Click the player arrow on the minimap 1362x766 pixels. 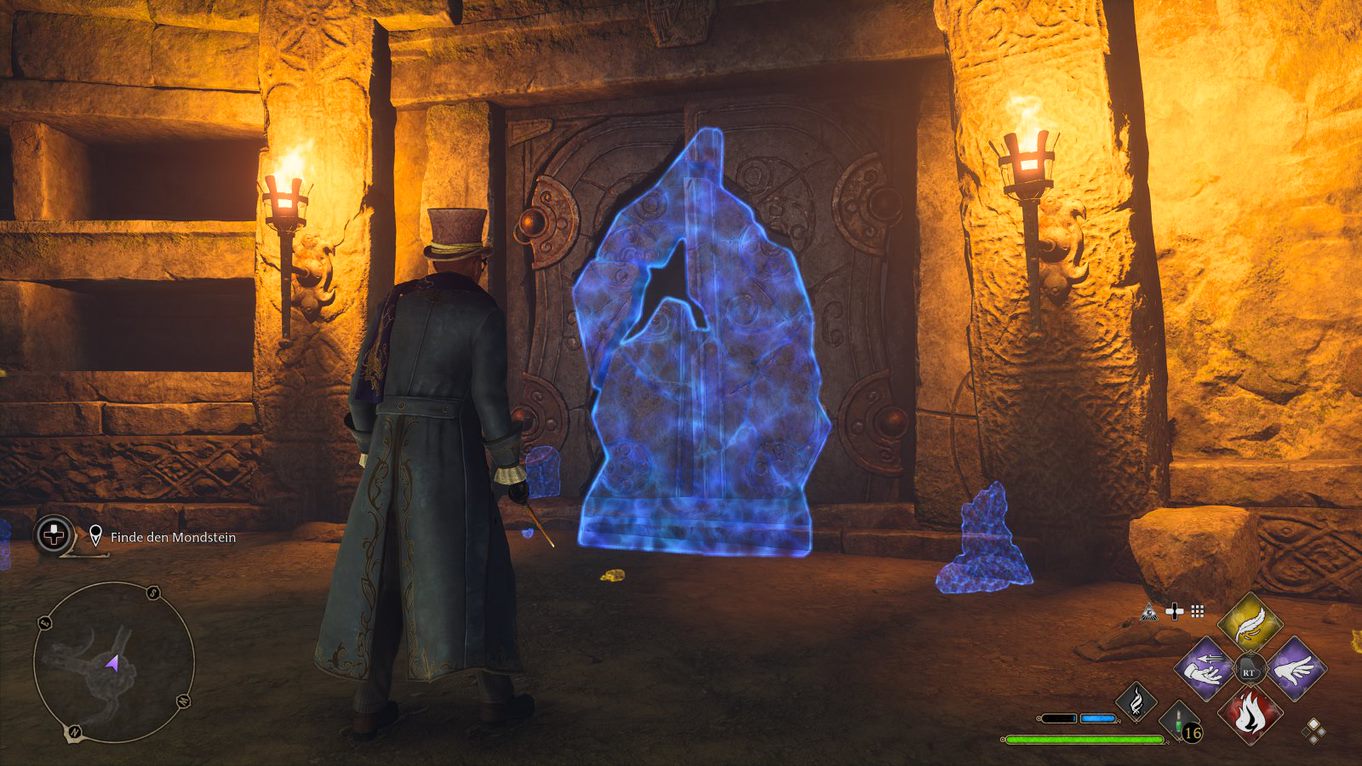113,663
